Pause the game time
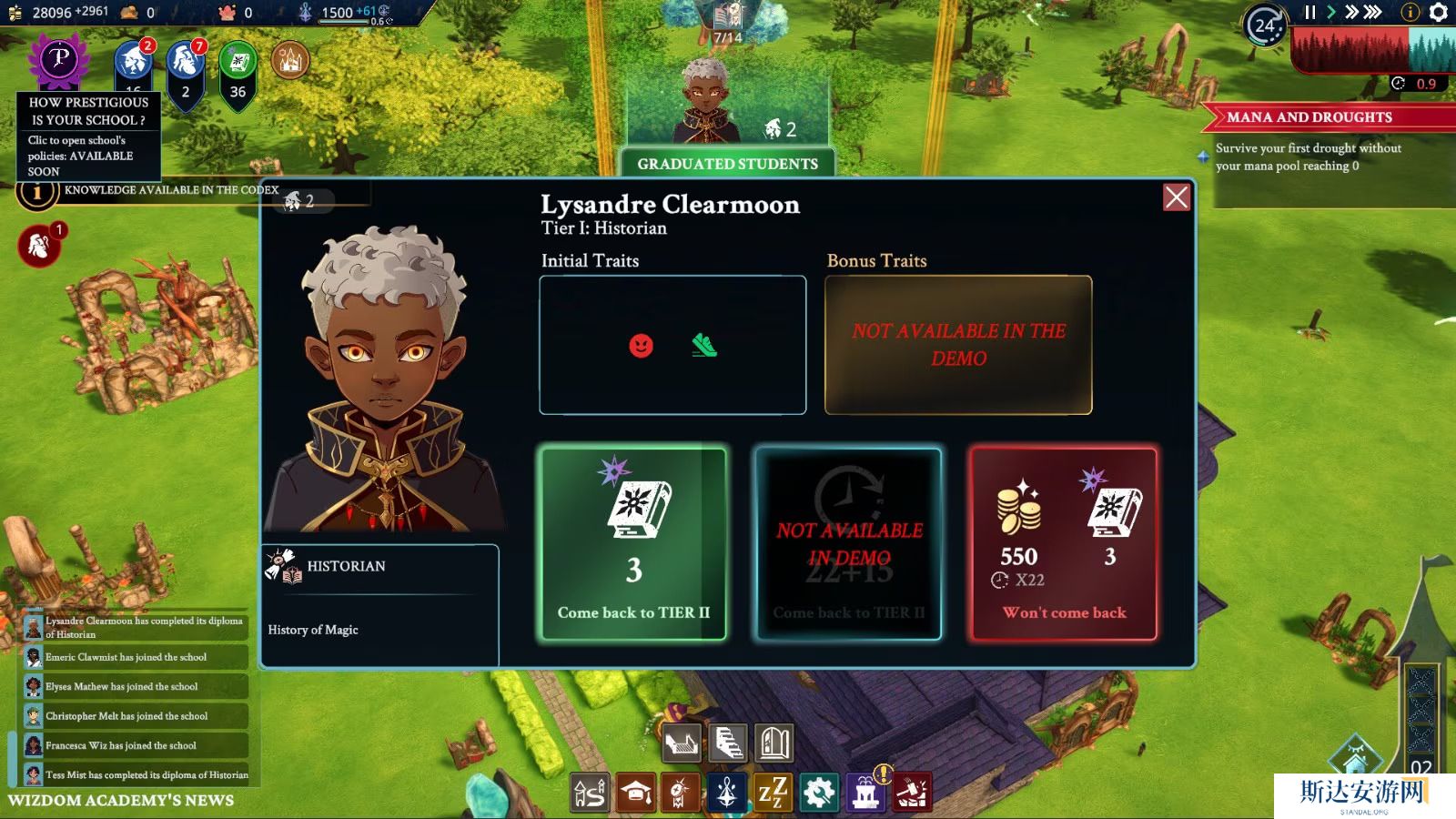 pos(1309,12)
